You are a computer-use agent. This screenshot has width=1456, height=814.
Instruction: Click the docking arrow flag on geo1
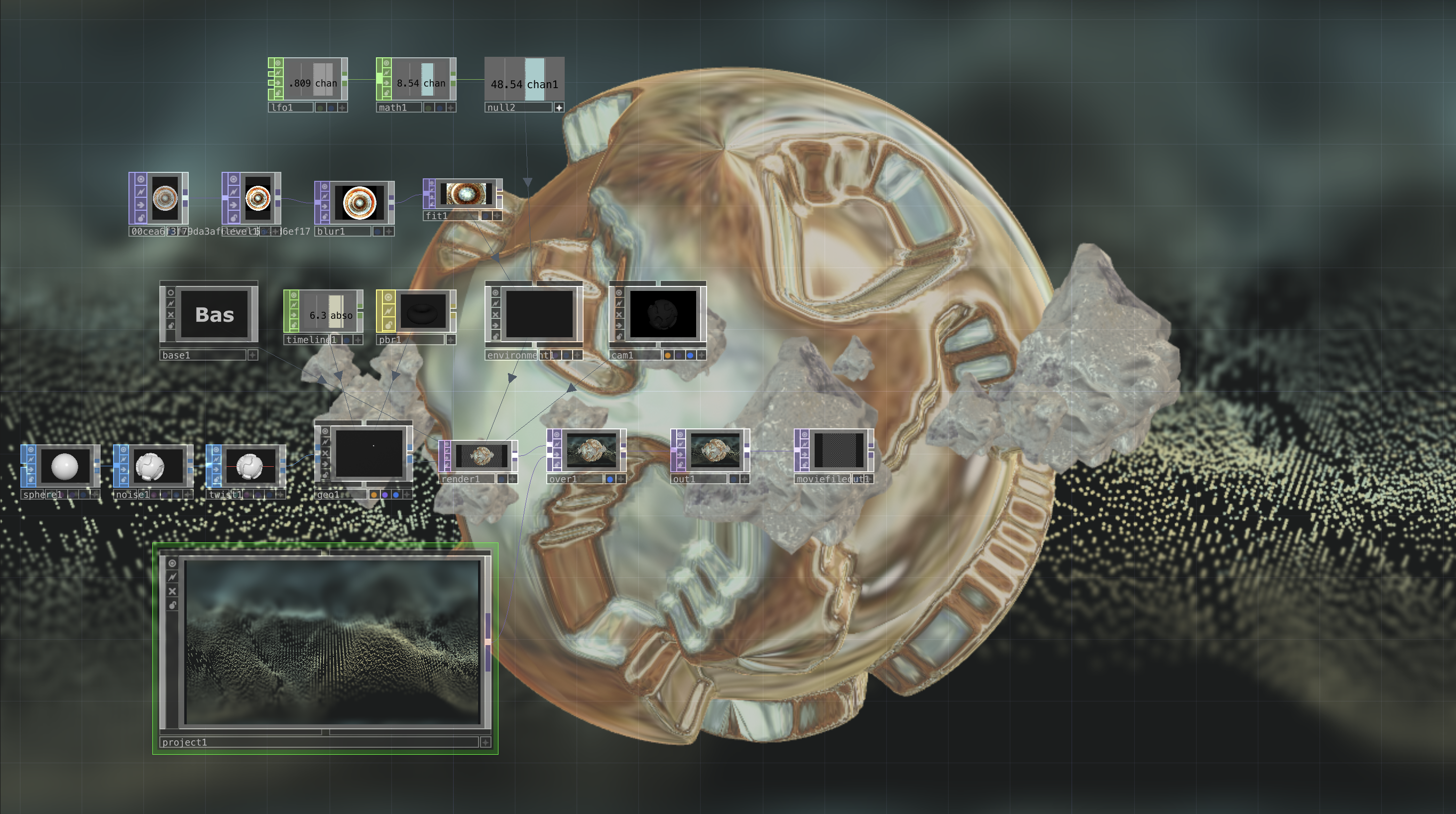(326, 465)
